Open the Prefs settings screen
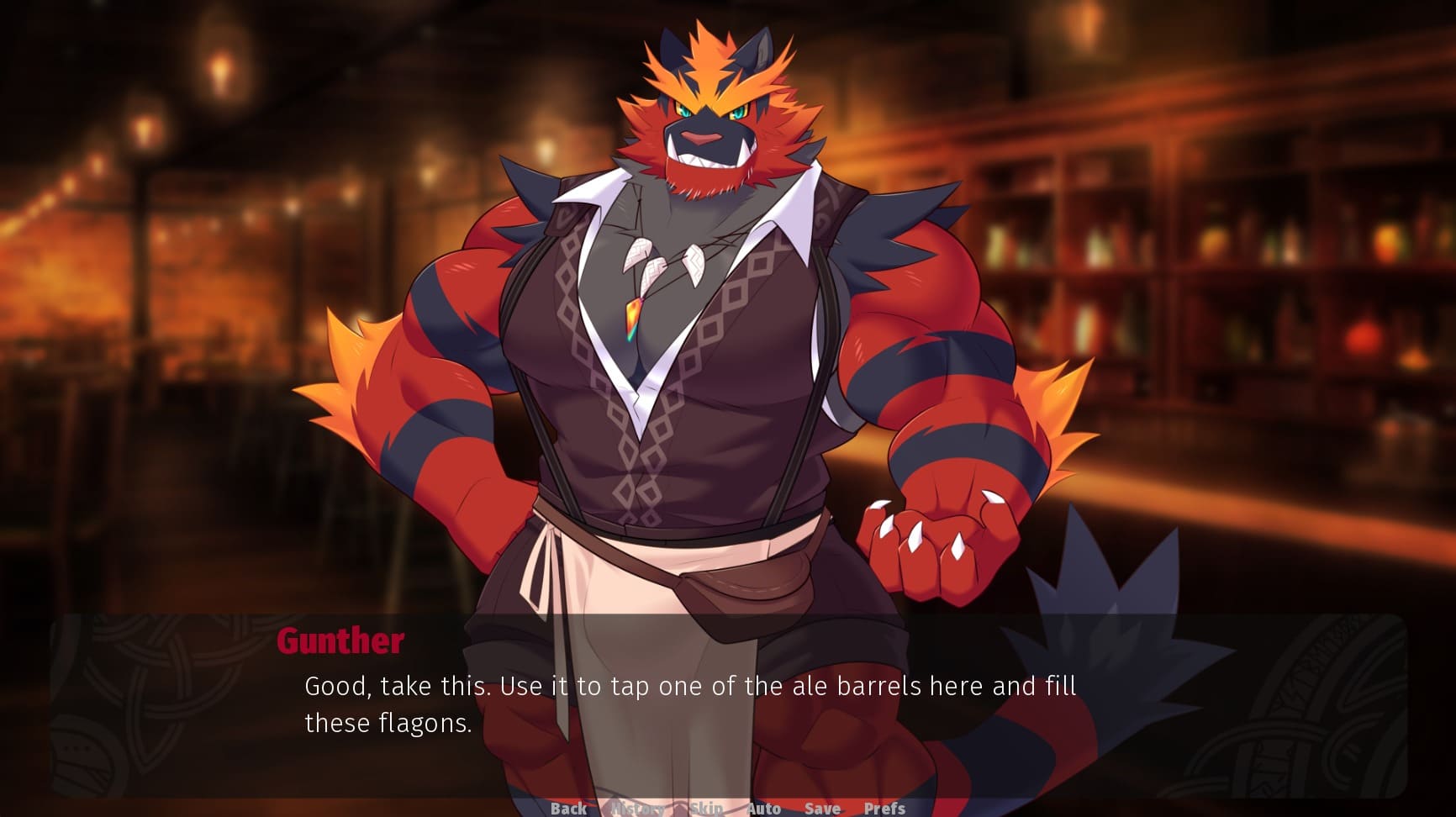Image resolution: width=1456 pixels, height=817 pixels. [x=884, y=809]
